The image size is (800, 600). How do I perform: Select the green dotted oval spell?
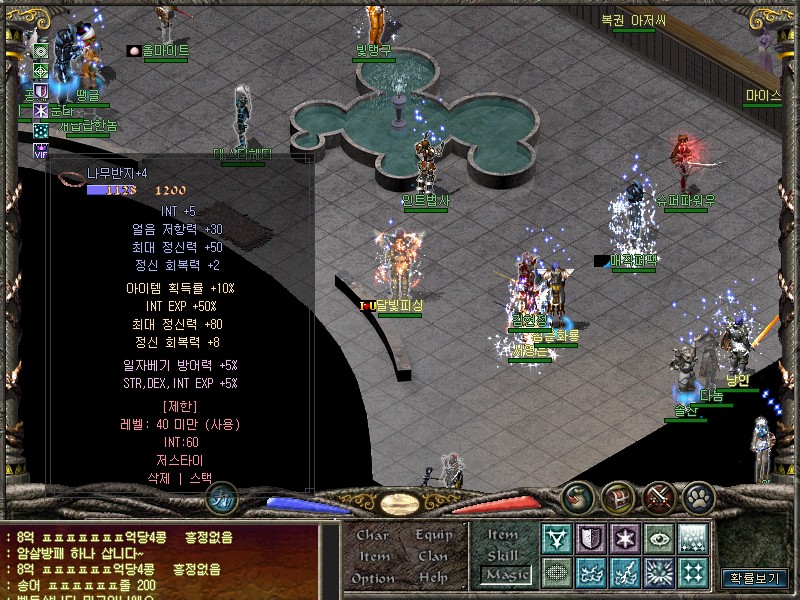557,573
